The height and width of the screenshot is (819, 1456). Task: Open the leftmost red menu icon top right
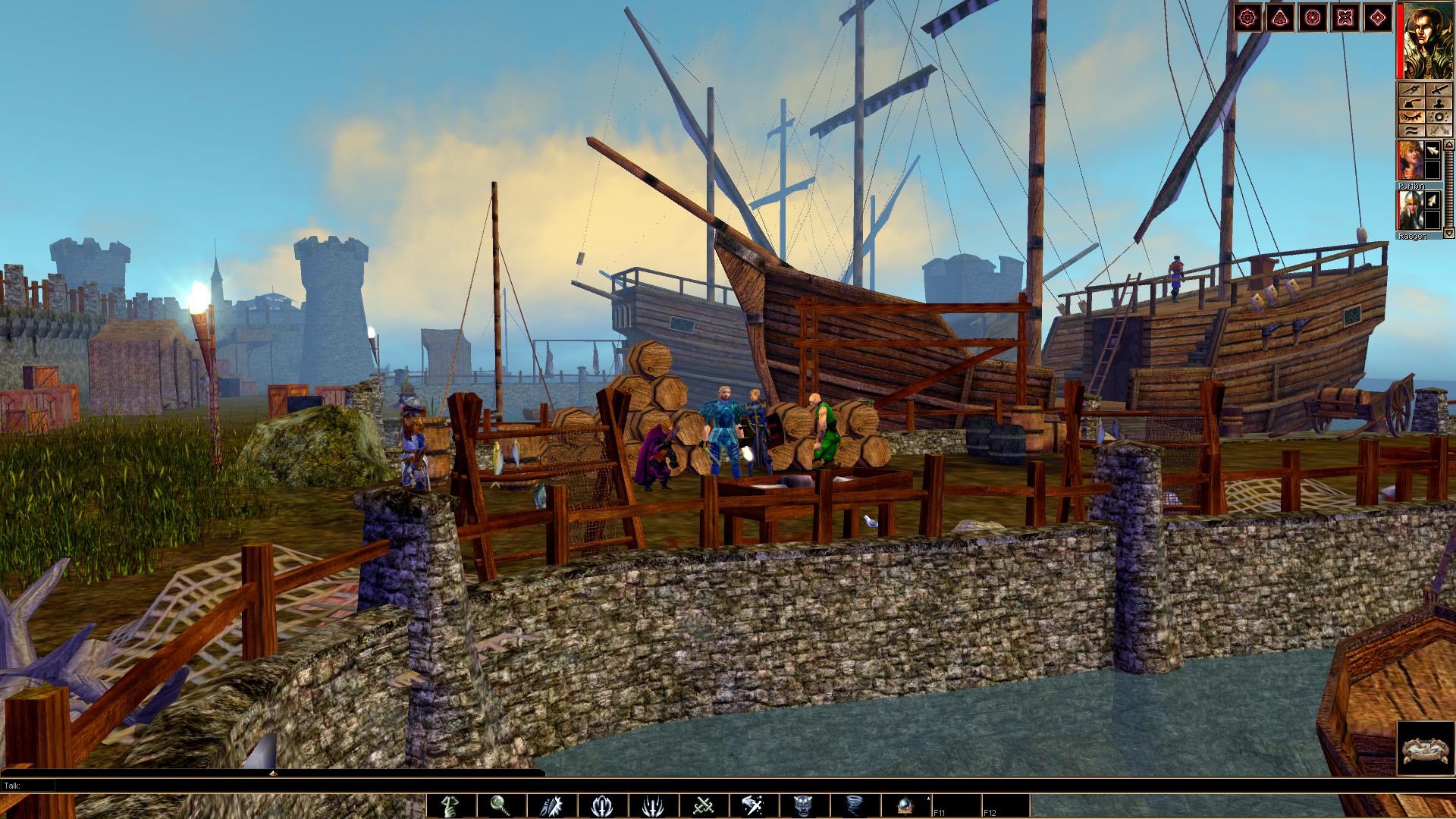(x=1247, y=17)
